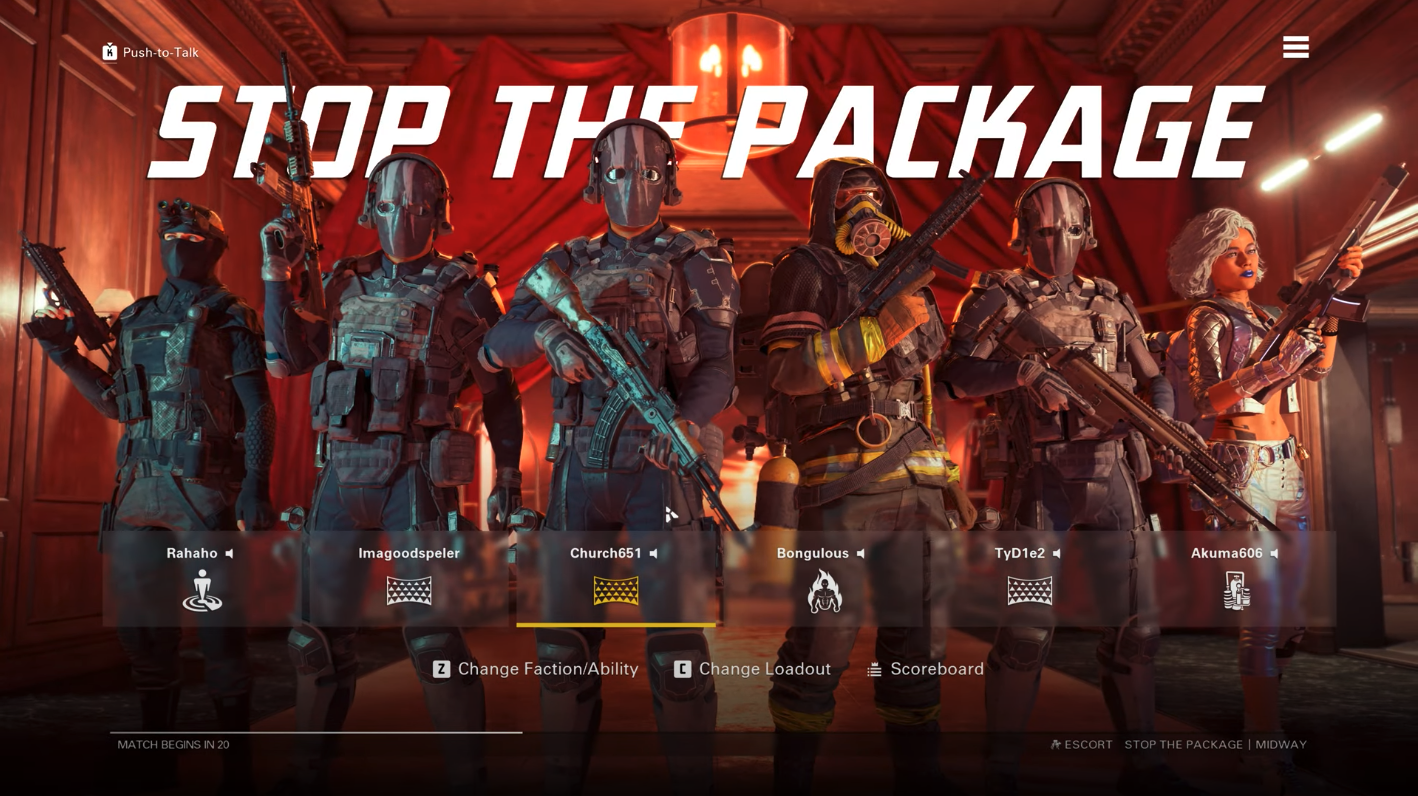Click Bongulous's flame ability icon
The image size is (1418, 796).
[x=824, y=591]
